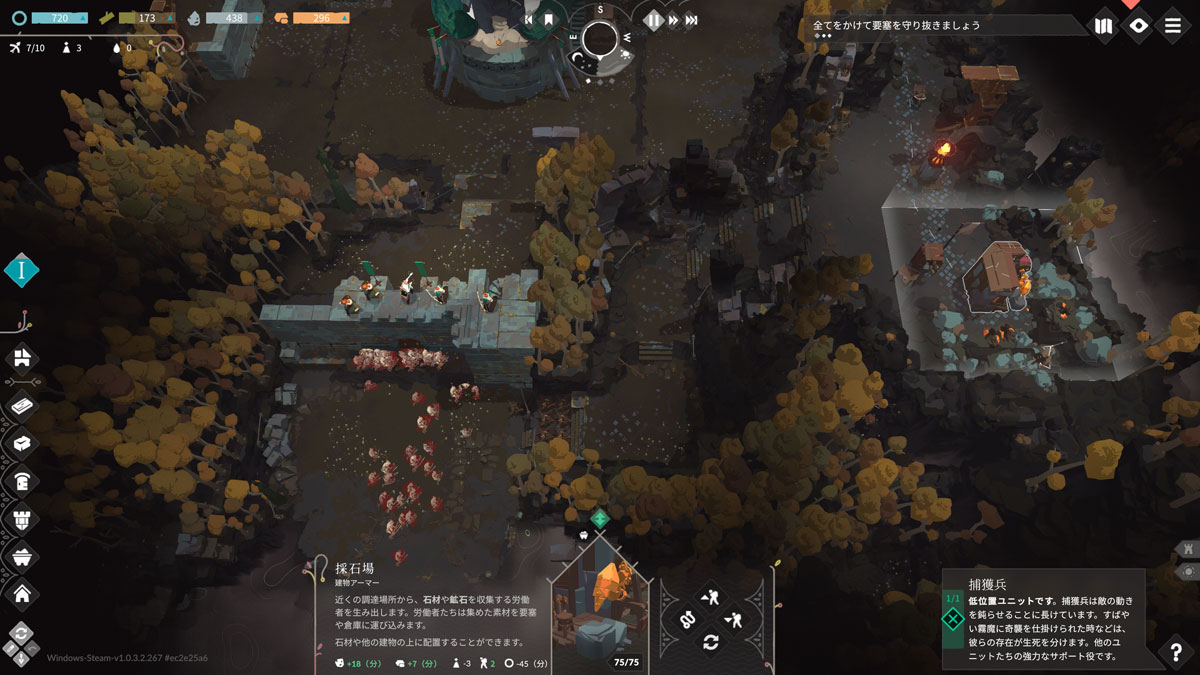Click the quarry's circular arrows cycle button

point(710,642)
